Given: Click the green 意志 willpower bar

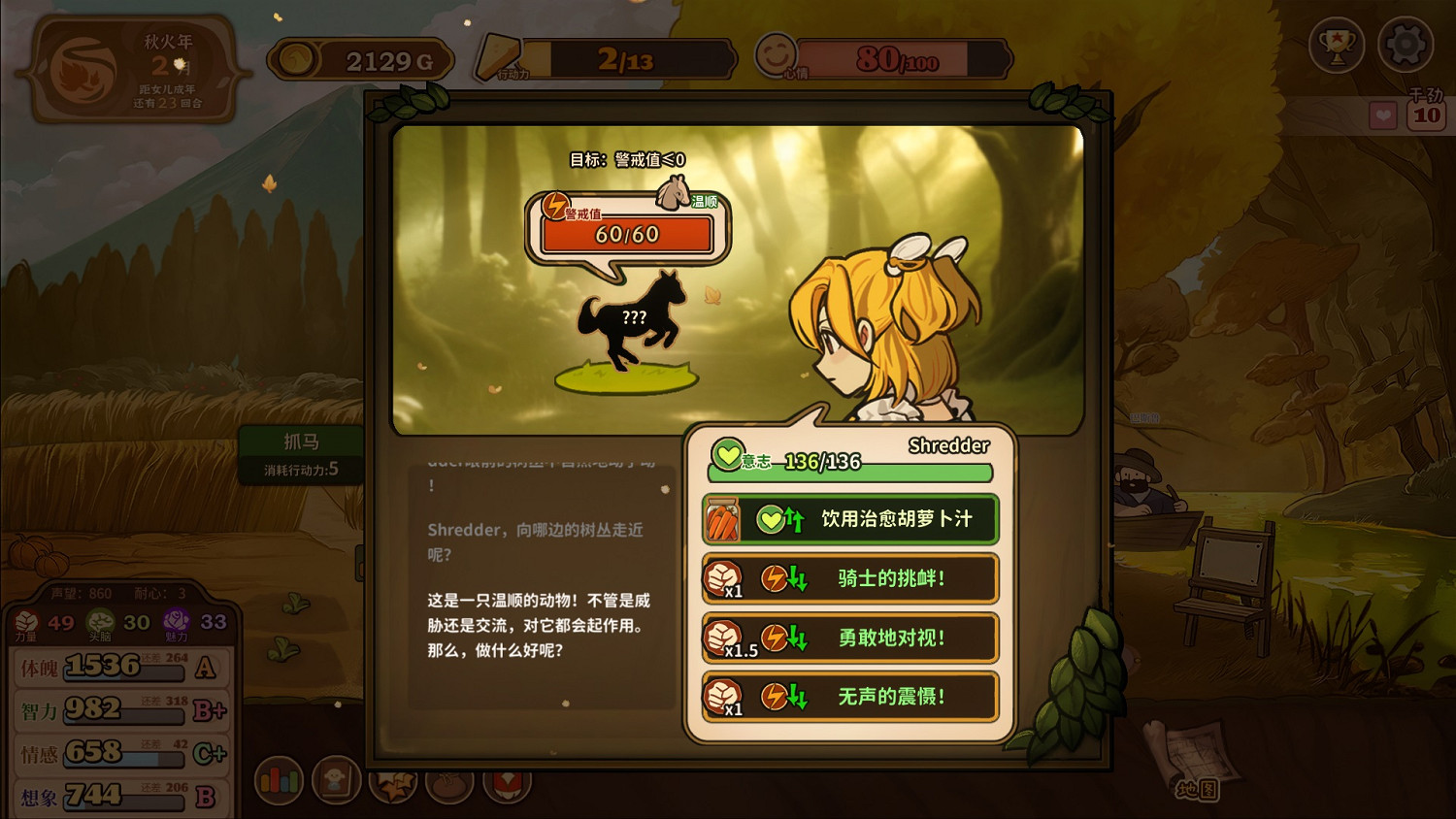Looking at the screenshot, I should (x=849, y=473).
